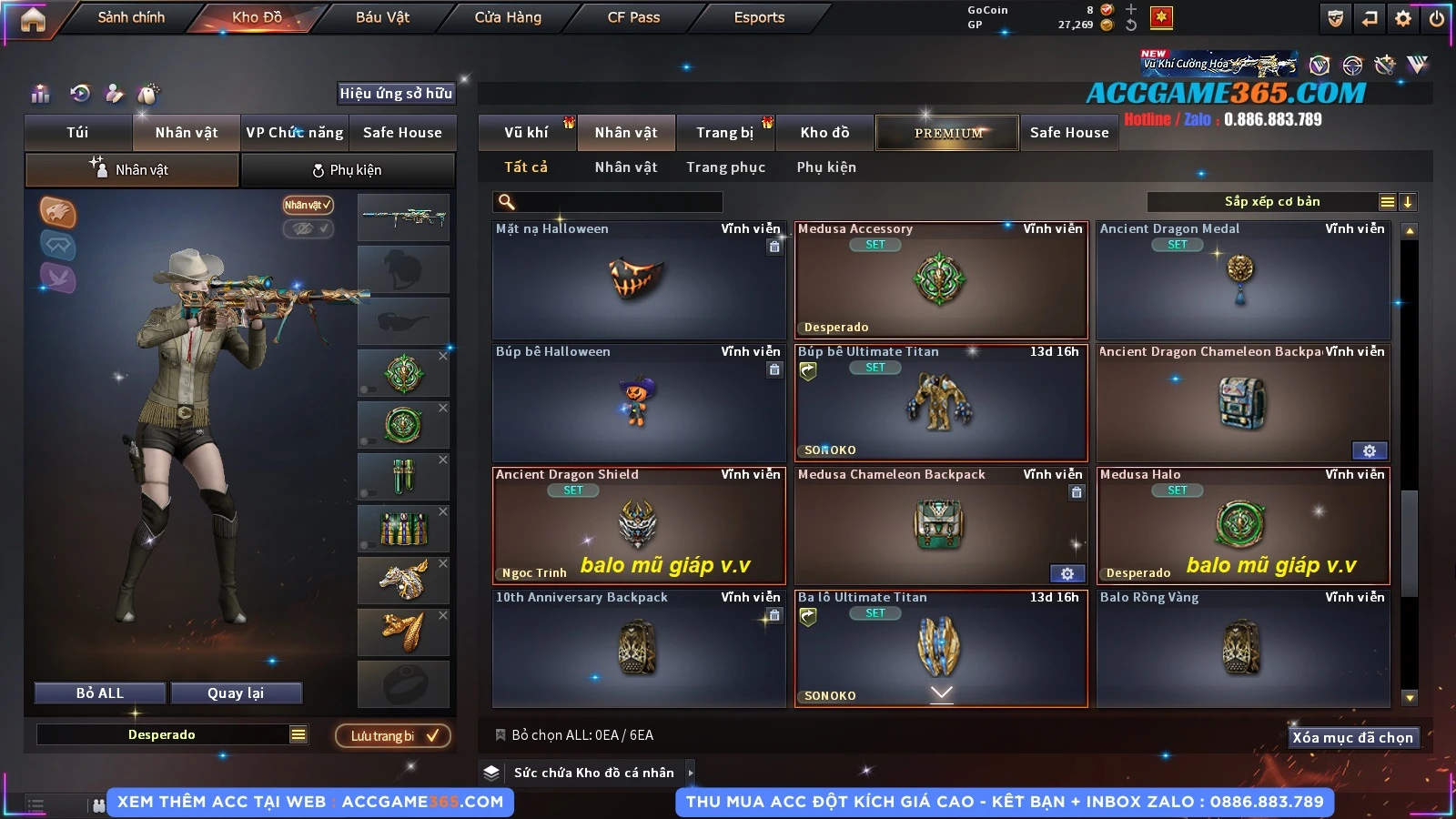Click Xóa mục đã chọn button
Image resolution: width=1456 pixels, height=819 pixels.
[1352, 737]
